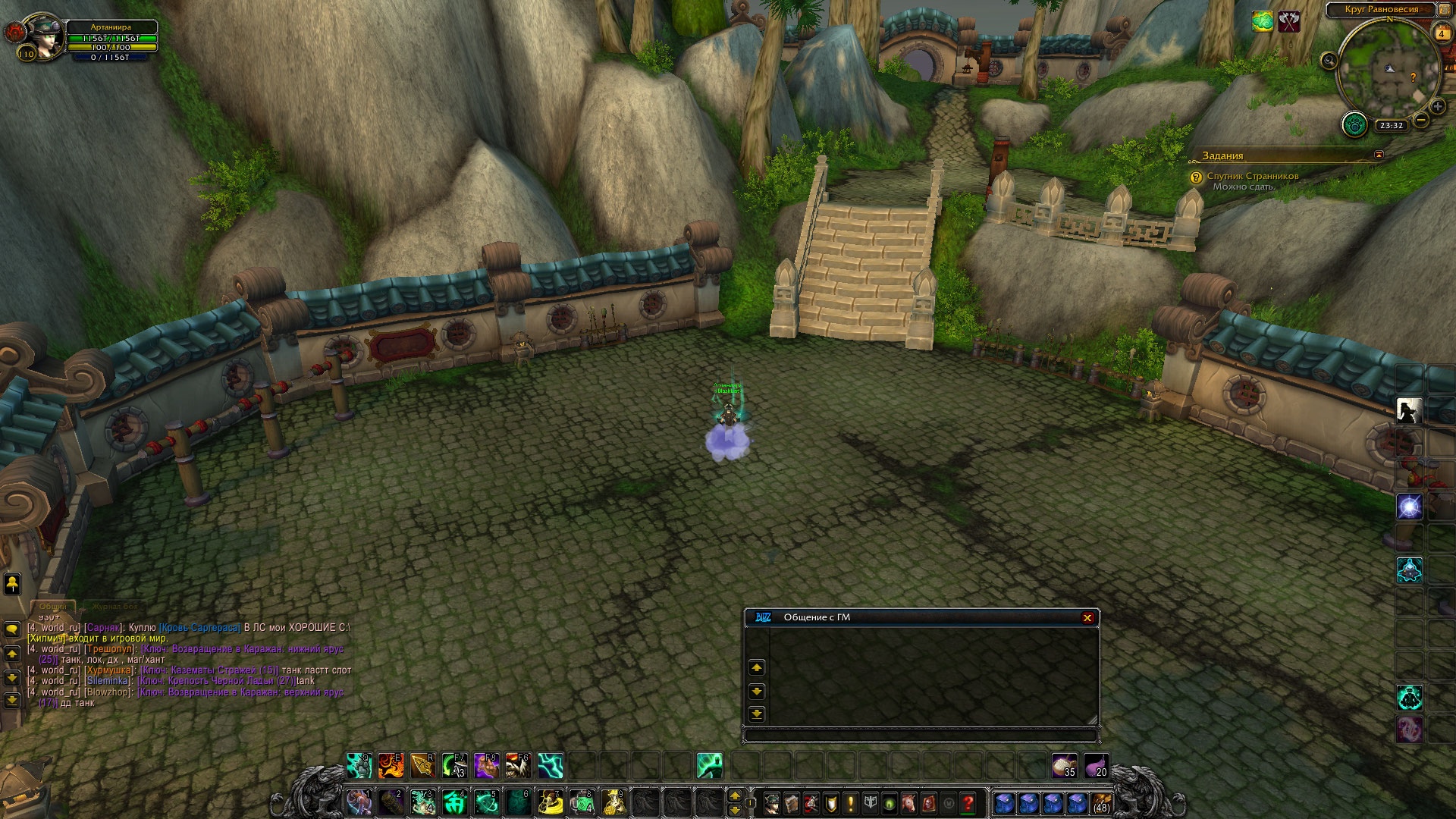Close the "Общение с ГМ" chat window

pos(1087,618)
